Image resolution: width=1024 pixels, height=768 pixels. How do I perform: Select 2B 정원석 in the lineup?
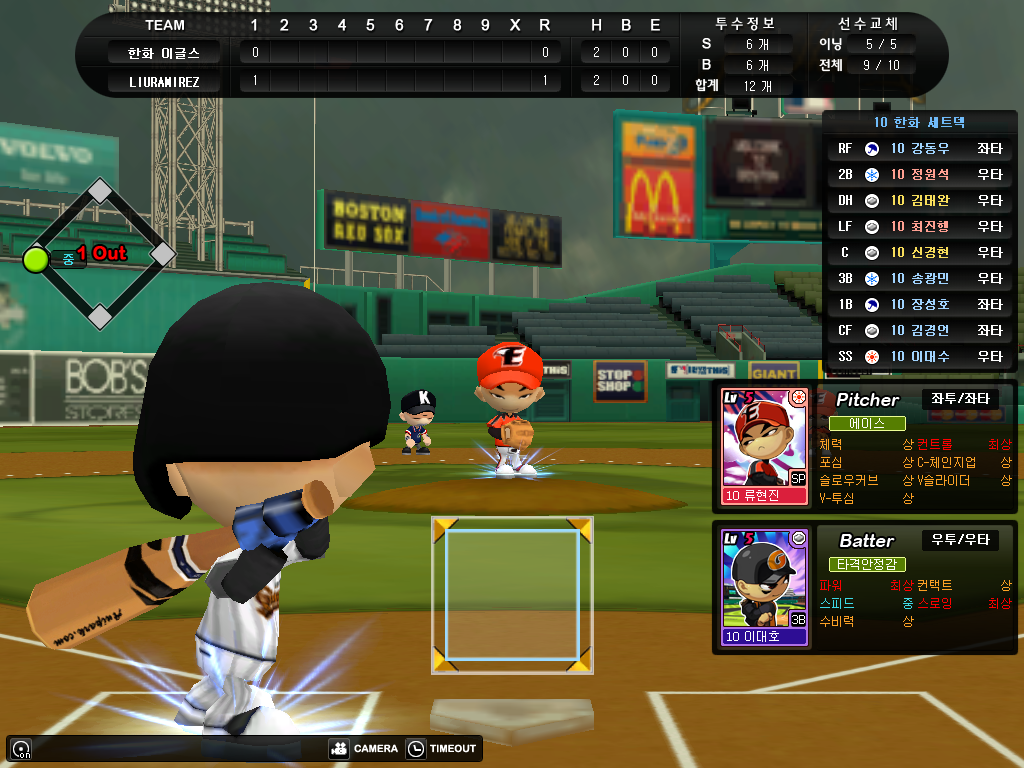pos(920,175)
